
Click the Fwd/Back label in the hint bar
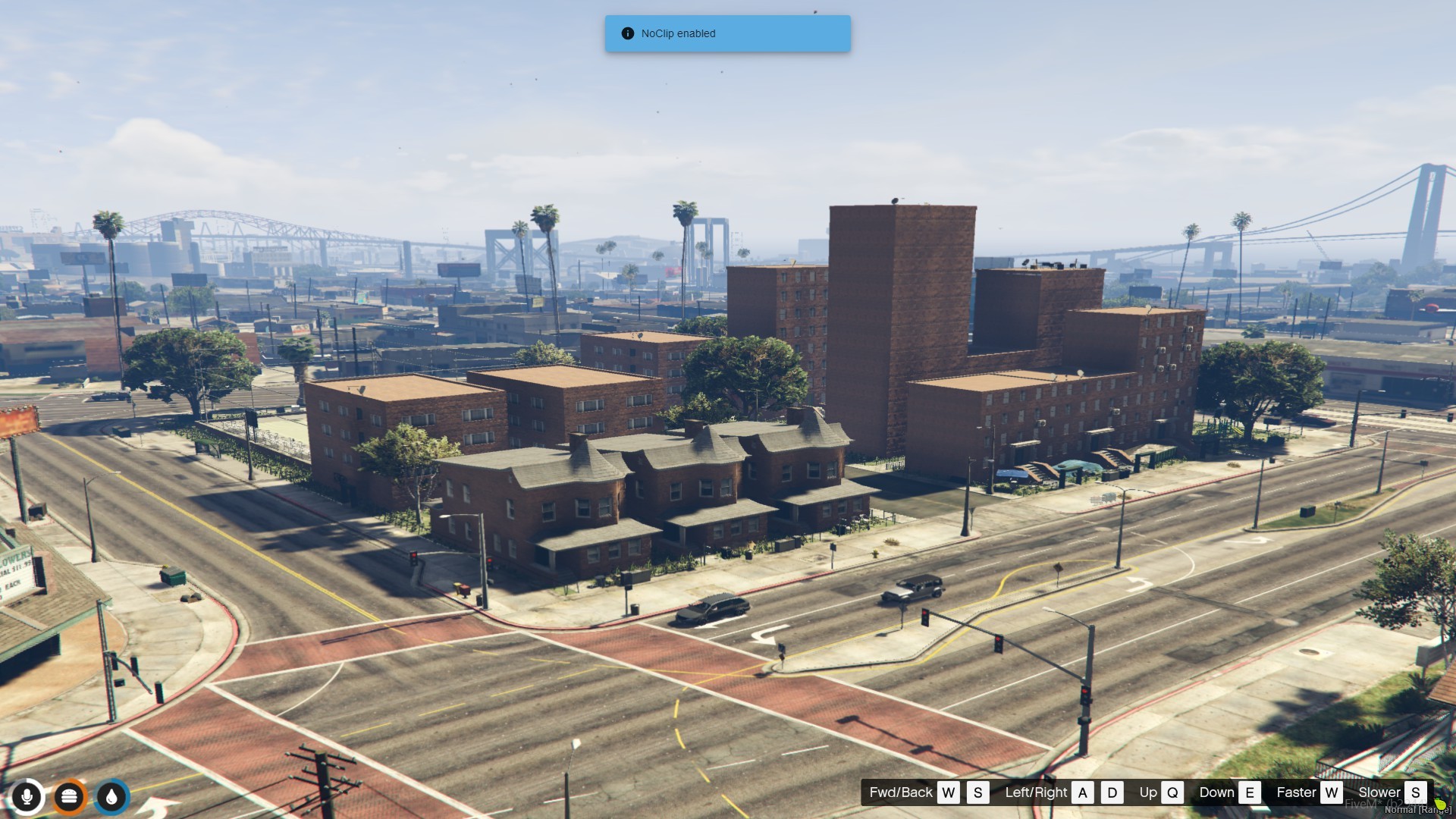[901, 792]
